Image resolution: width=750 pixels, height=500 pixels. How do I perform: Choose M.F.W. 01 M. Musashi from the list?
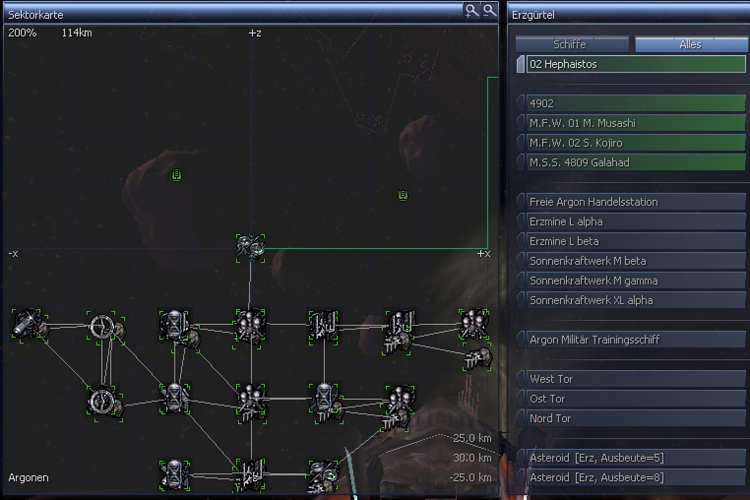[x=635, y=123]
